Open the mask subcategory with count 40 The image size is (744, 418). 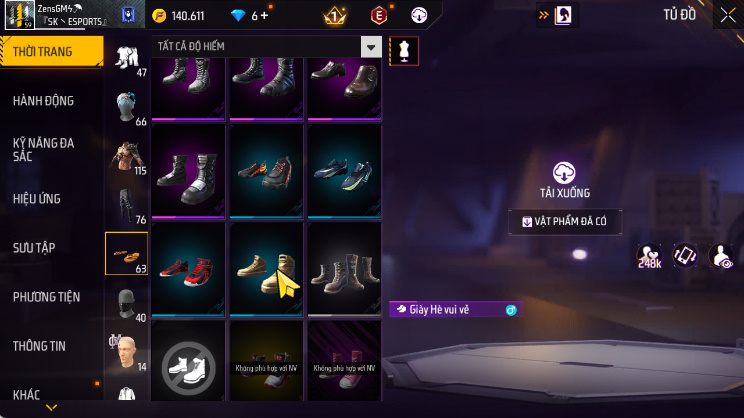pos(126,303)
